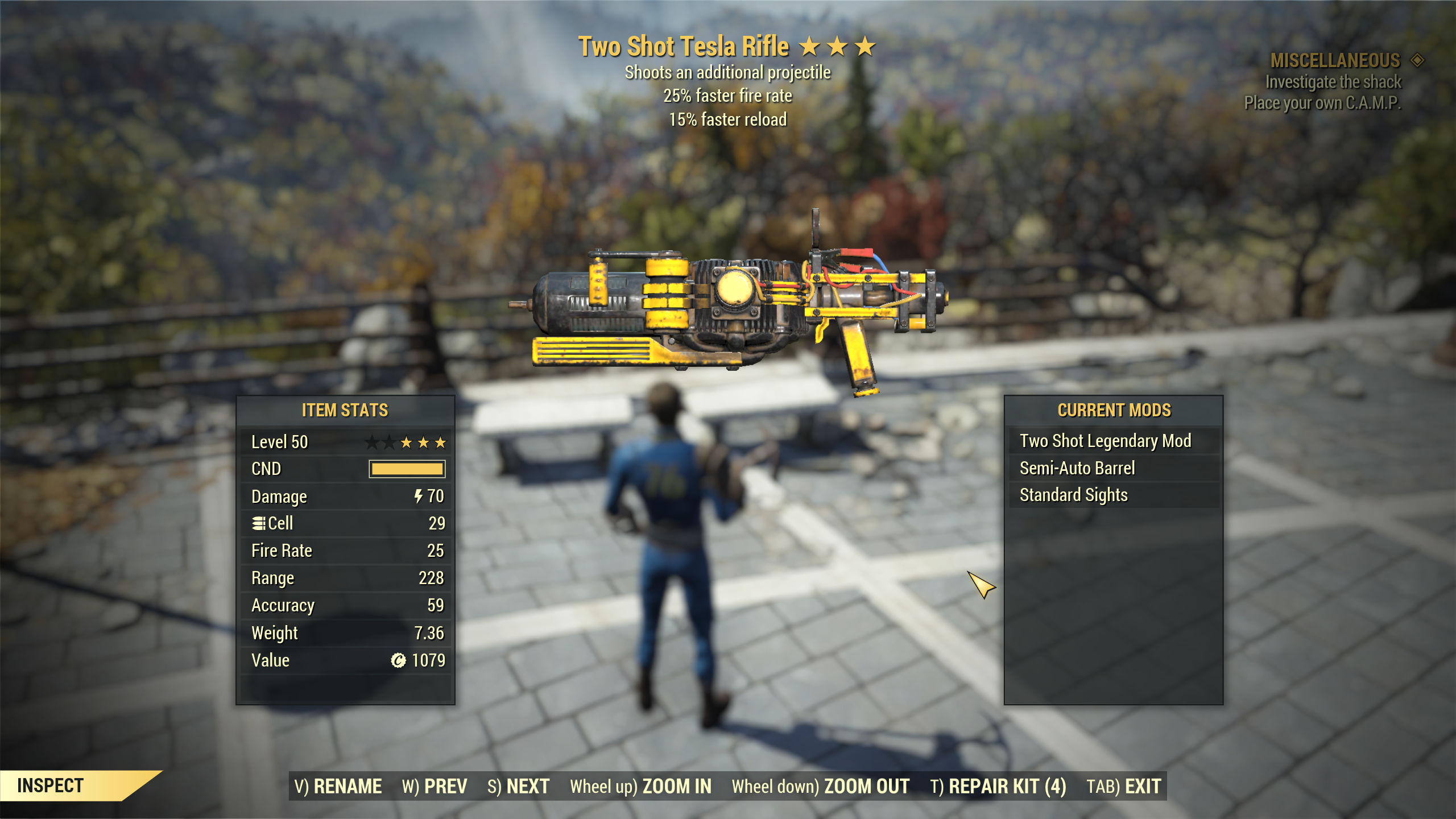Open the Investigate the shack quest entry
The width and height of the screenshot is (1456, 819).
click(1333, 82)
